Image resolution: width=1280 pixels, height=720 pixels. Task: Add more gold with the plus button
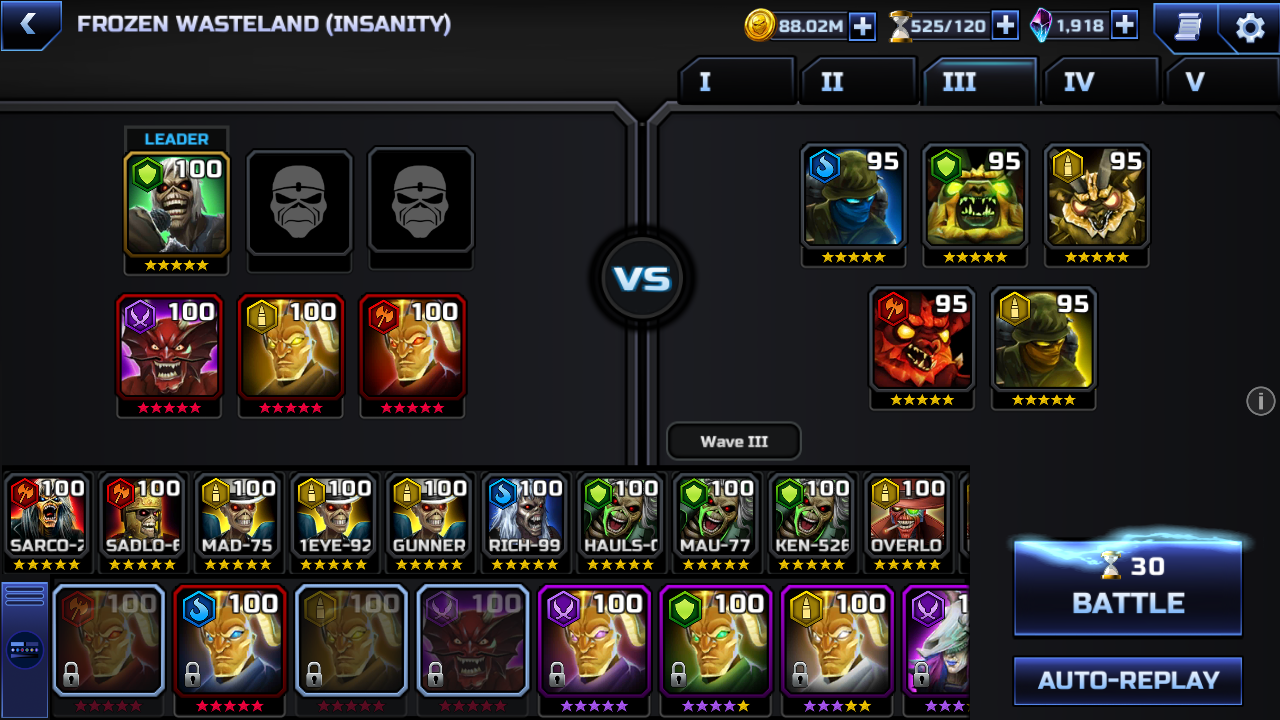[862, 26]
